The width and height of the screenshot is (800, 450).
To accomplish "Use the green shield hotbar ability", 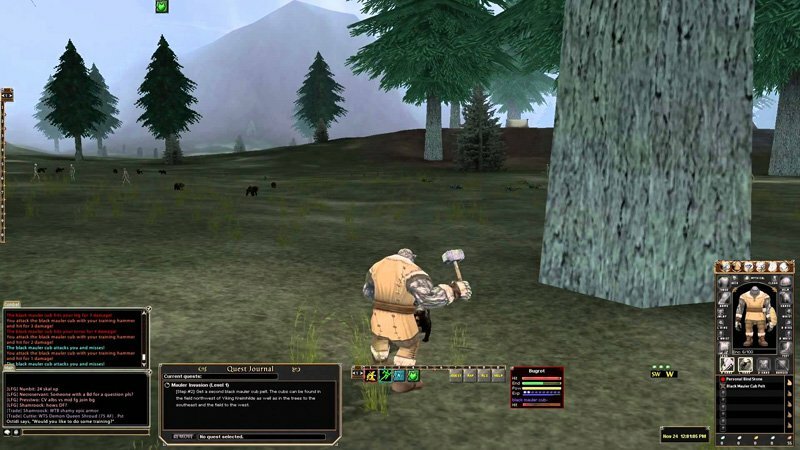I will [412, 375].
